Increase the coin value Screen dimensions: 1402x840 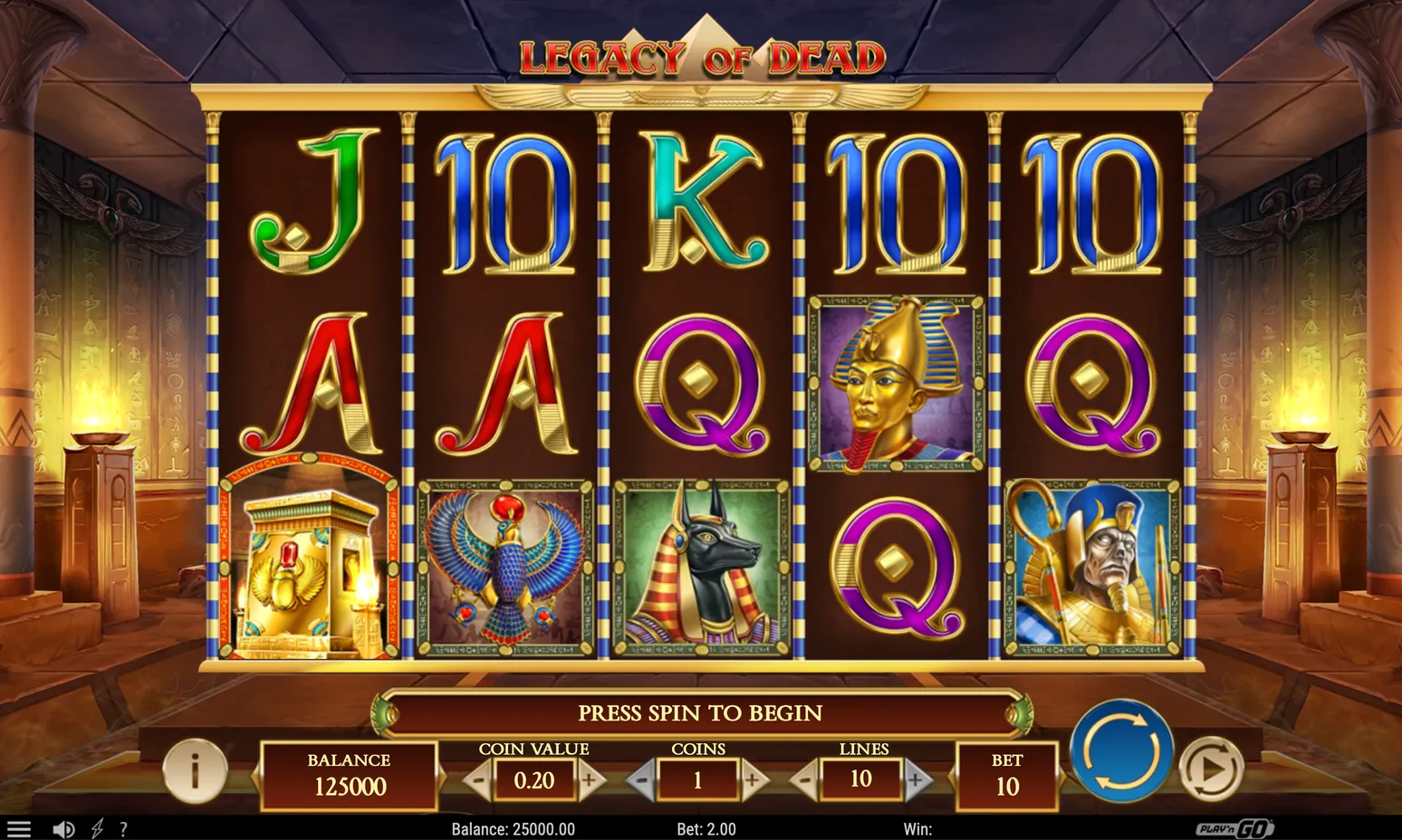coord(590,780)
